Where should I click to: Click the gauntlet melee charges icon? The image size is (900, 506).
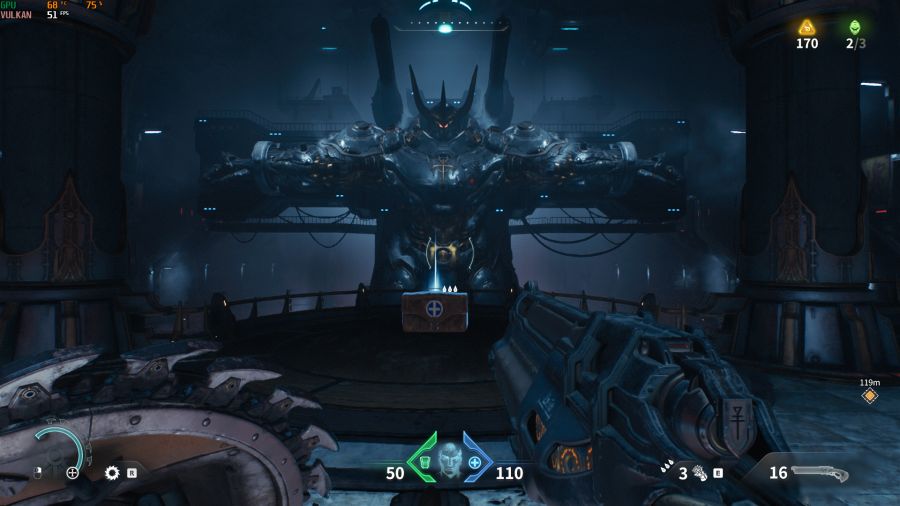tap(699, 472)
